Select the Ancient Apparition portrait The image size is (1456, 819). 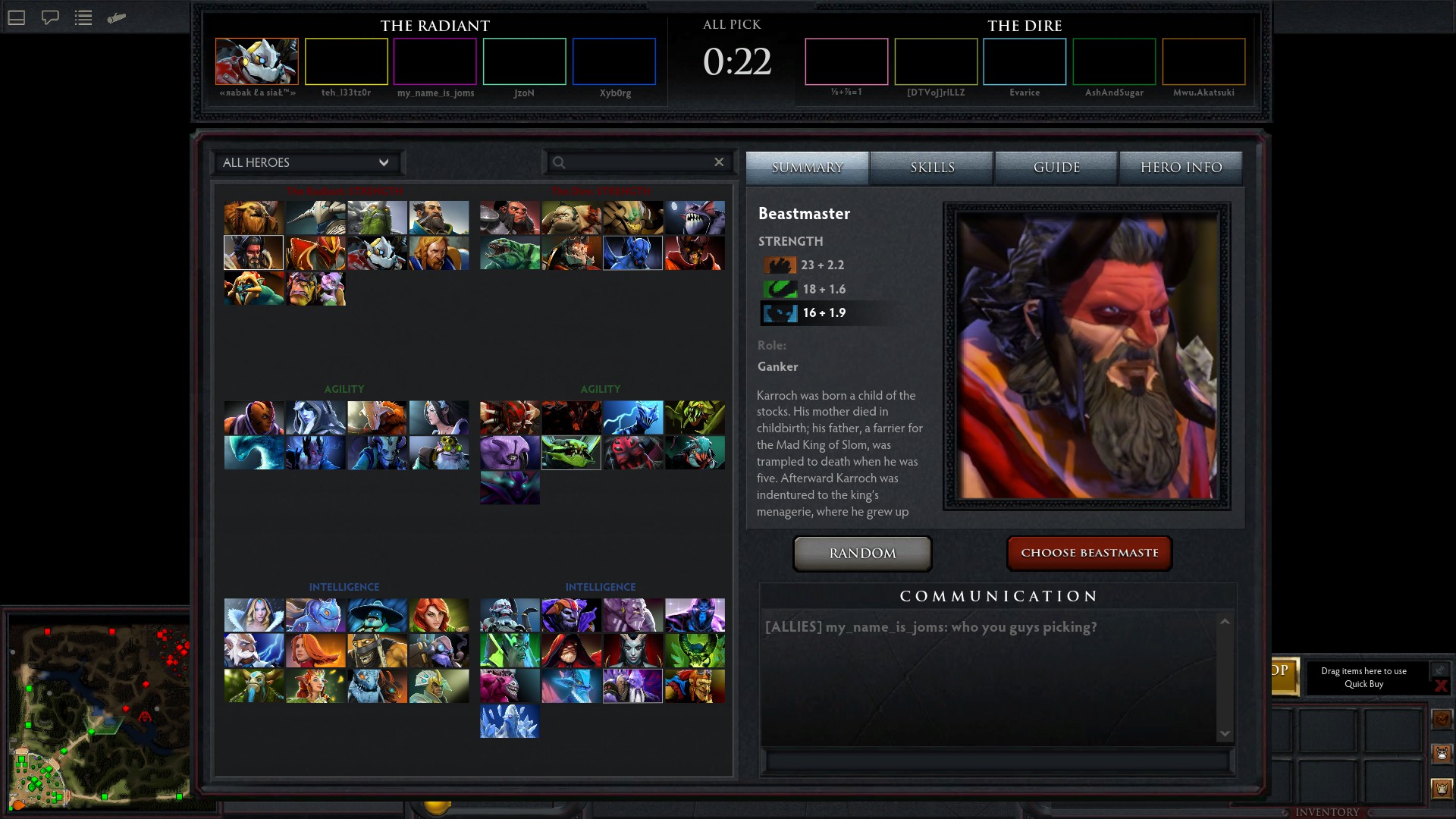coord(510,721)
